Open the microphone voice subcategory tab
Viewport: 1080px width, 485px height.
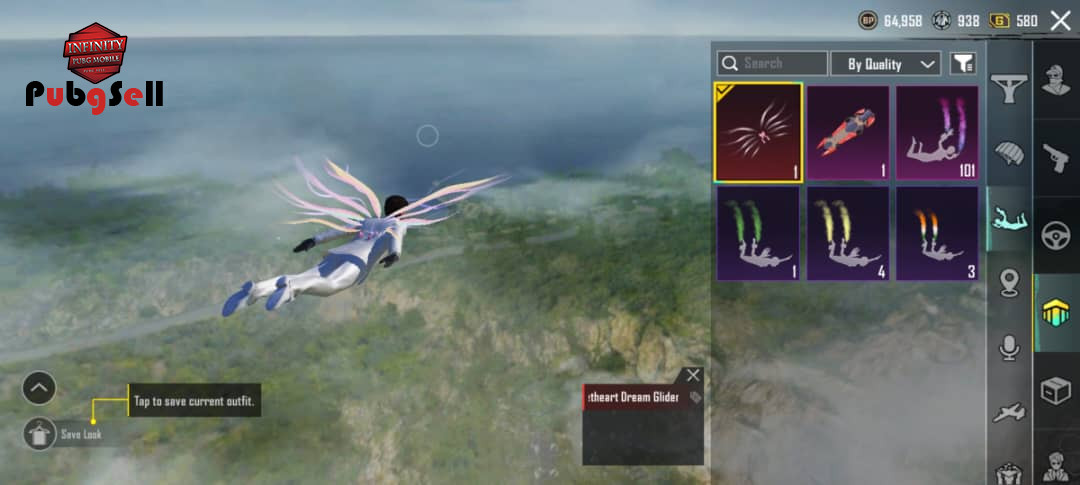(x=1009, y=347)
